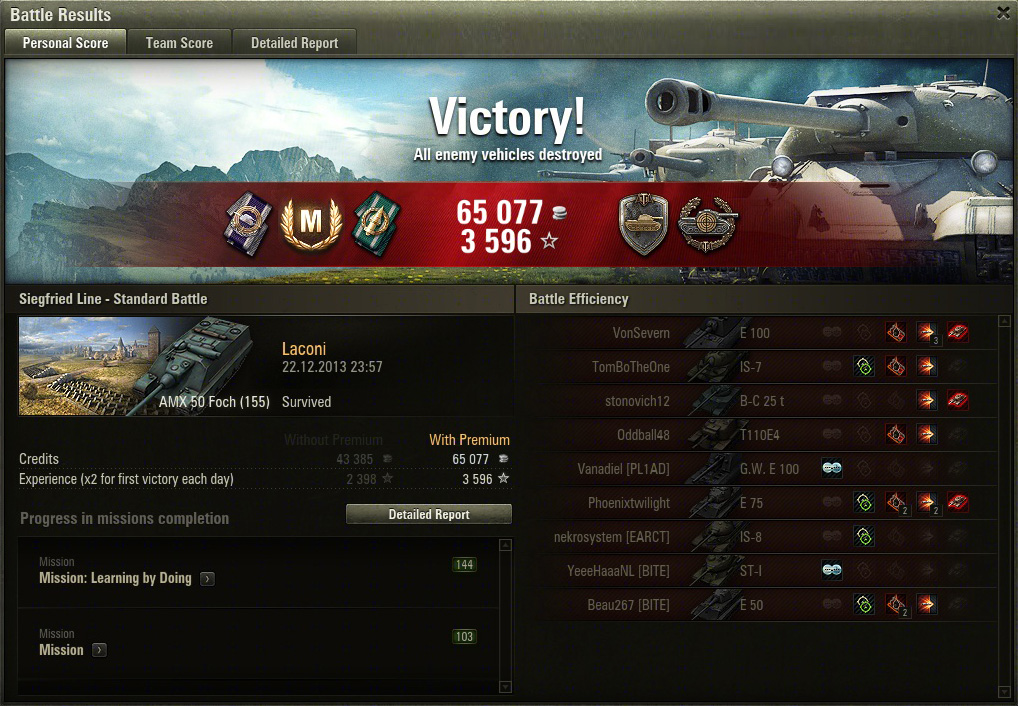
Task: Expand the Learning by Doing mission arrow
Action: coord(207,578)
